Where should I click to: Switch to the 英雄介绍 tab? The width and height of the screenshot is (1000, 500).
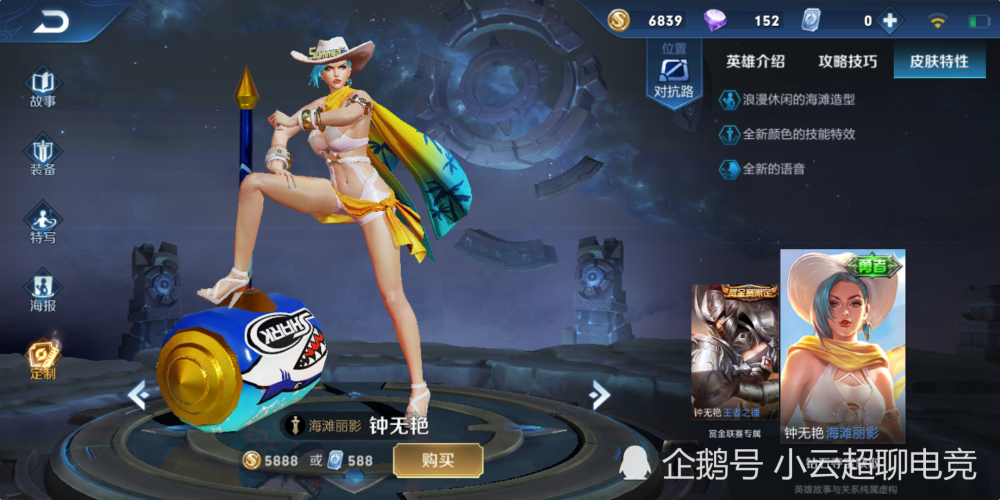click(756, 61)
